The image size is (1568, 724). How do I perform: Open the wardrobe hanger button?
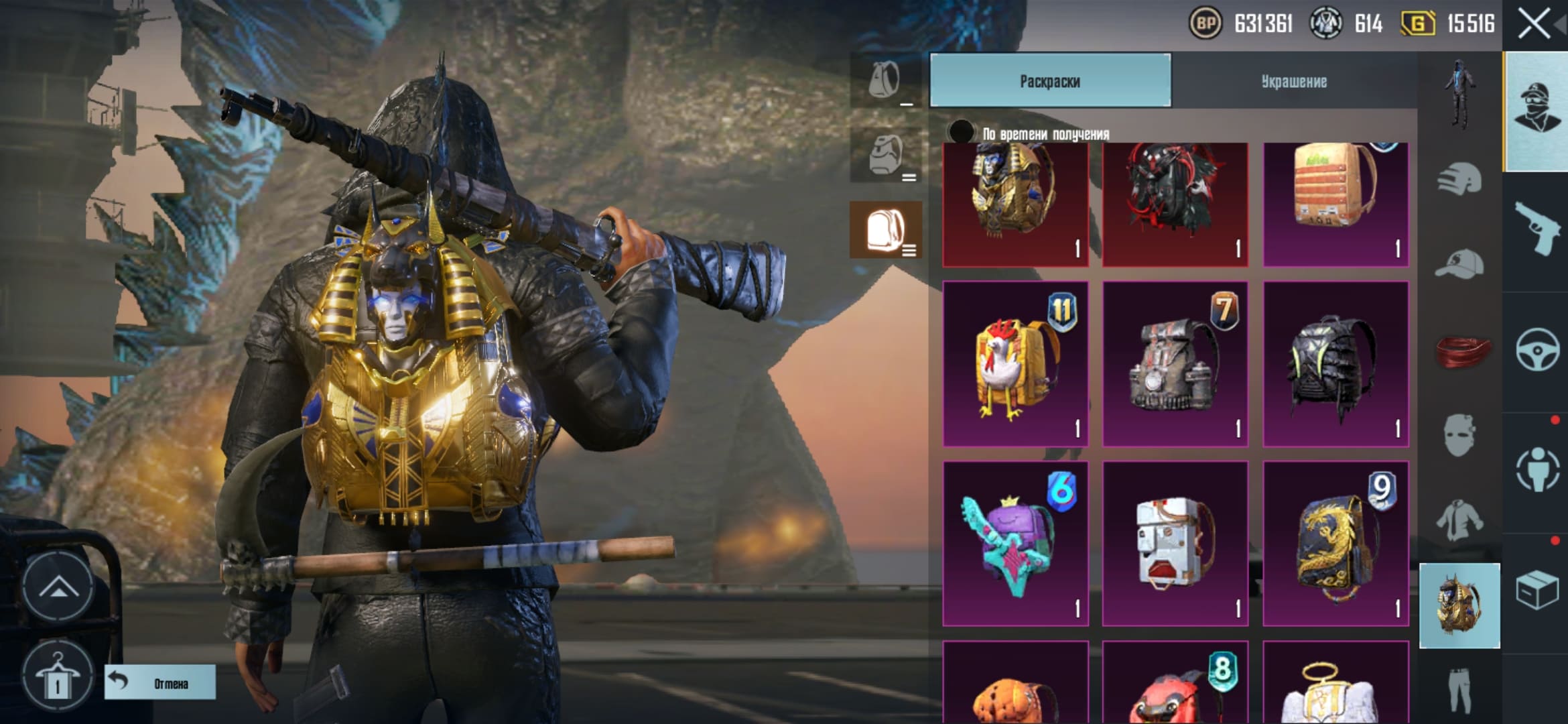(58, 676)
